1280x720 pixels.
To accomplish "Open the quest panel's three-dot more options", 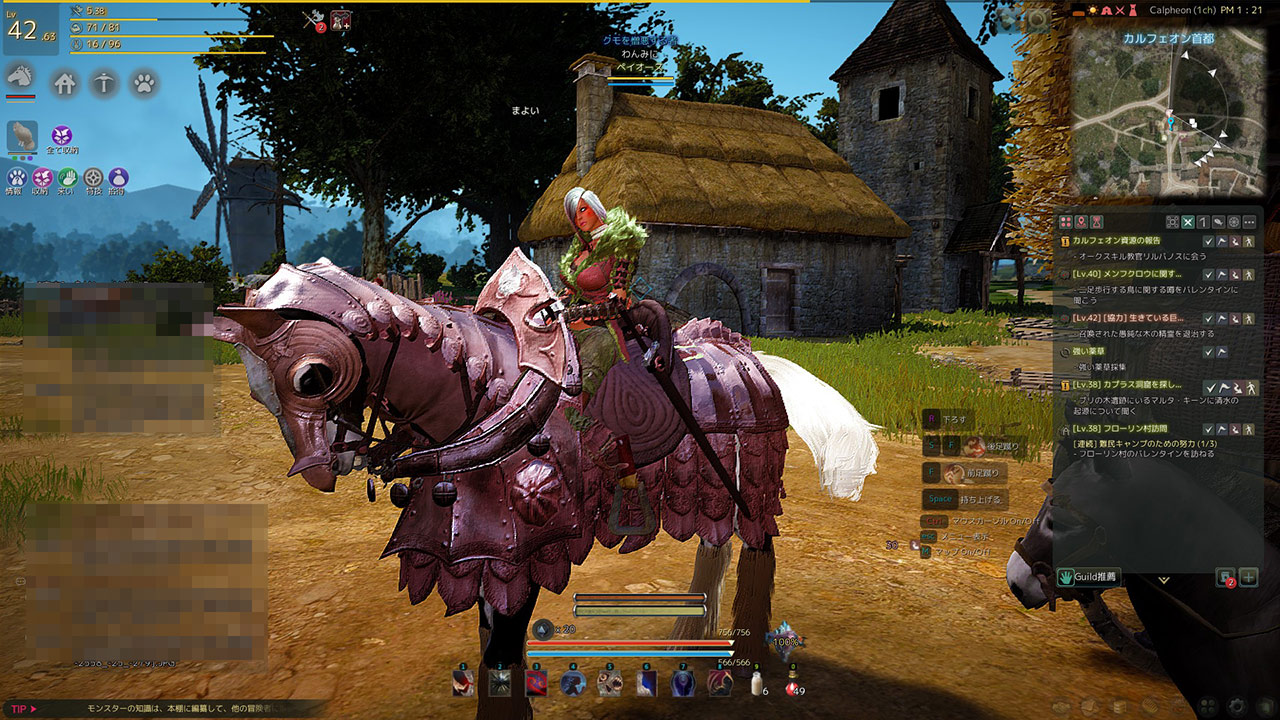I will [1249, 222].
